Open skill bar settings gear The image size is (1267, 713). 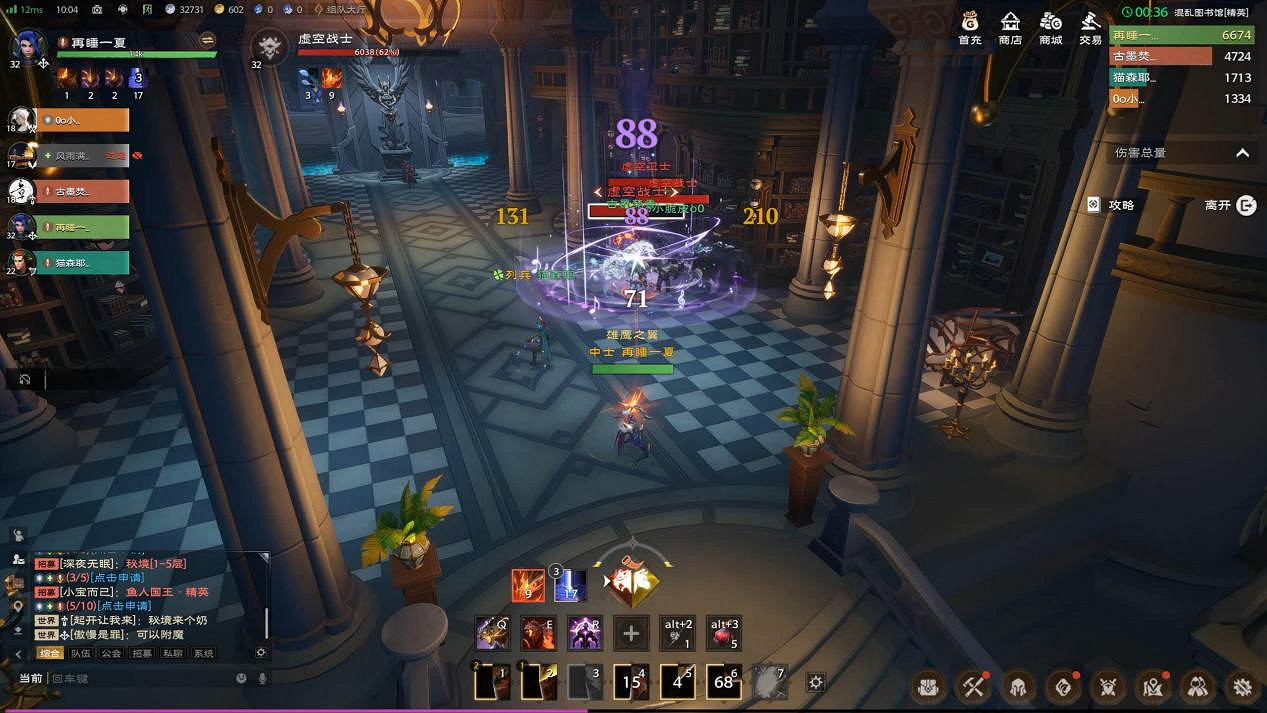point(816,682)
